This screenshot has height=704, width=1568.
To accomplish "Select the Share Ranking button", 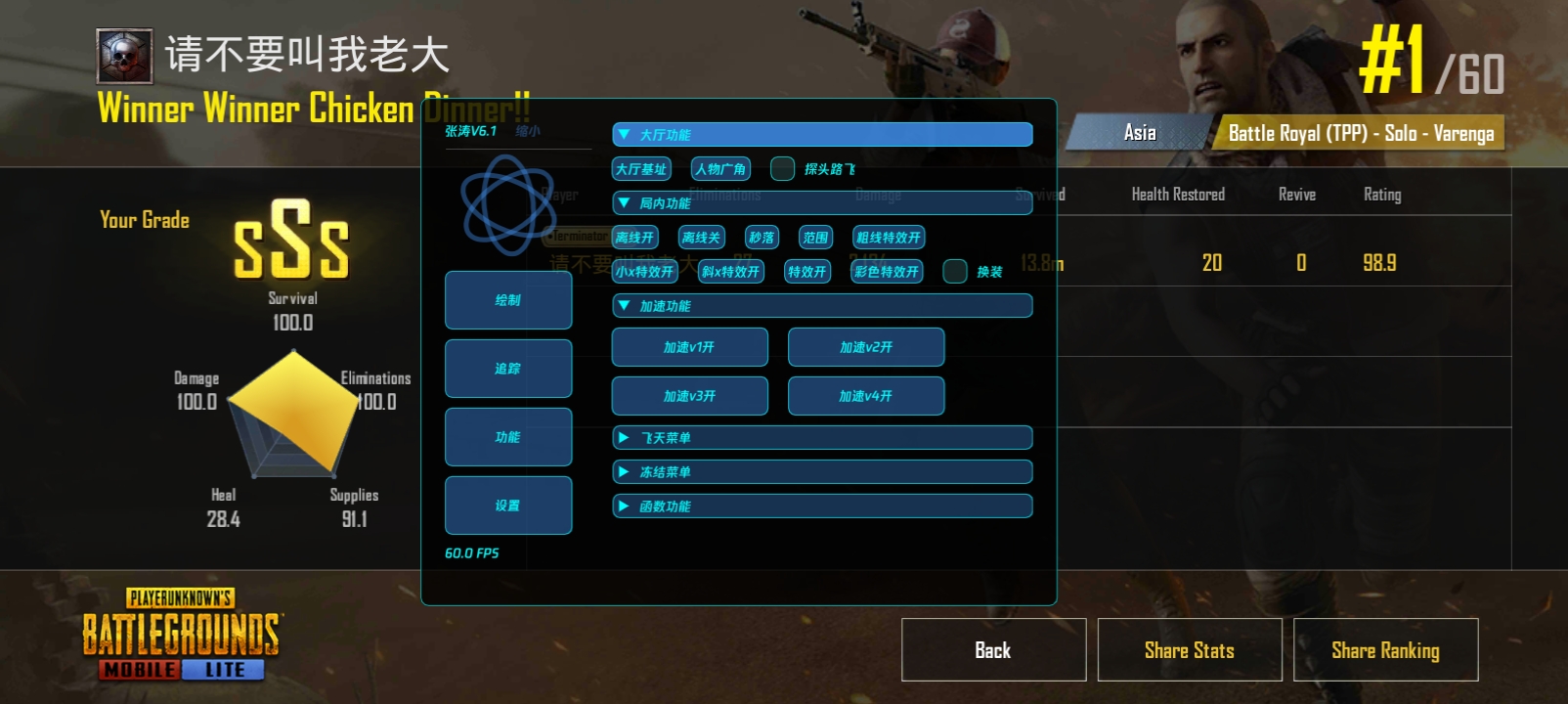I will click(x=1385, y=650).
